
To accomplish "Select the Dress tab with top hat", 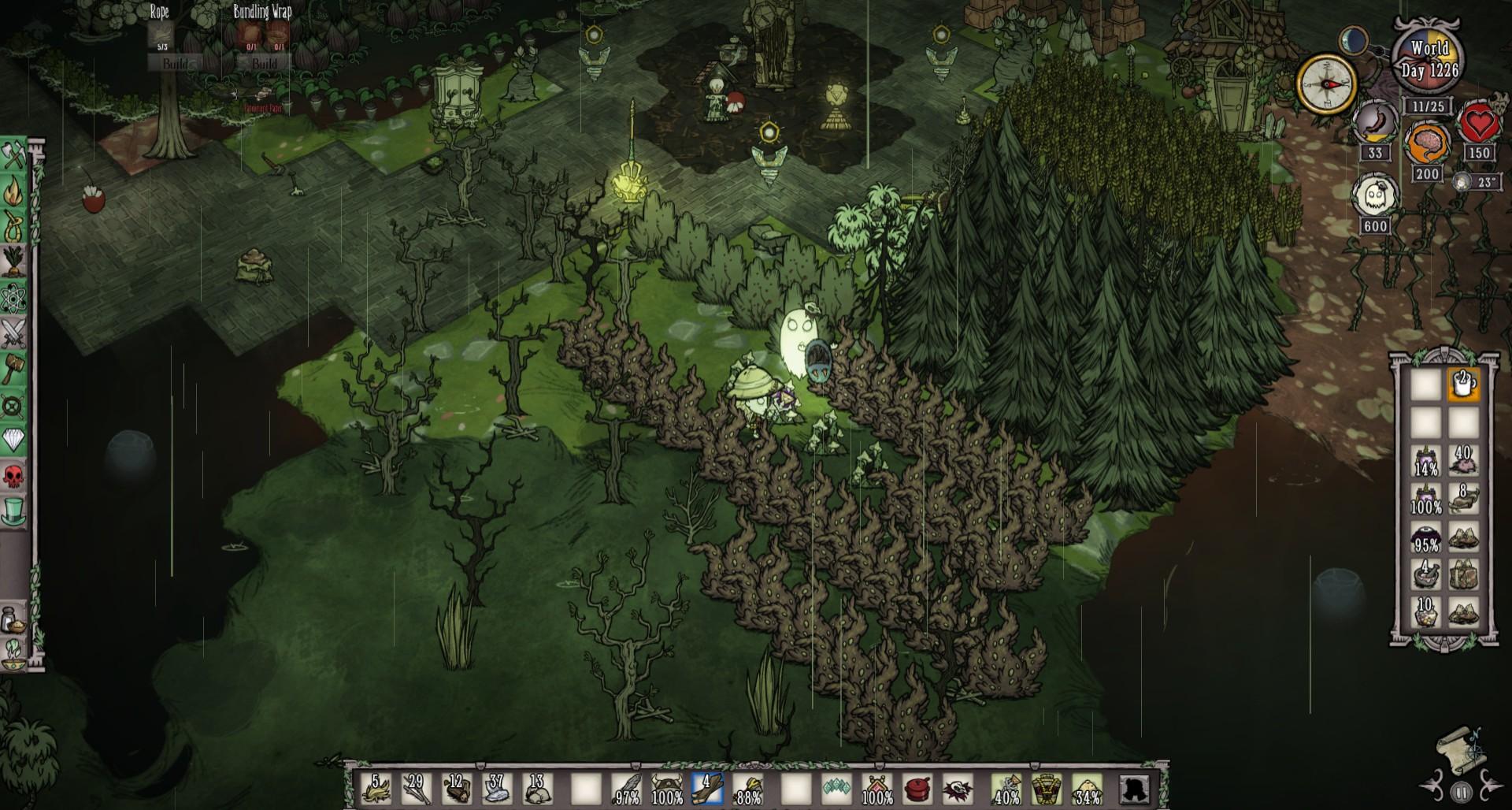I will pyautogui.click(x=14, y=511).
